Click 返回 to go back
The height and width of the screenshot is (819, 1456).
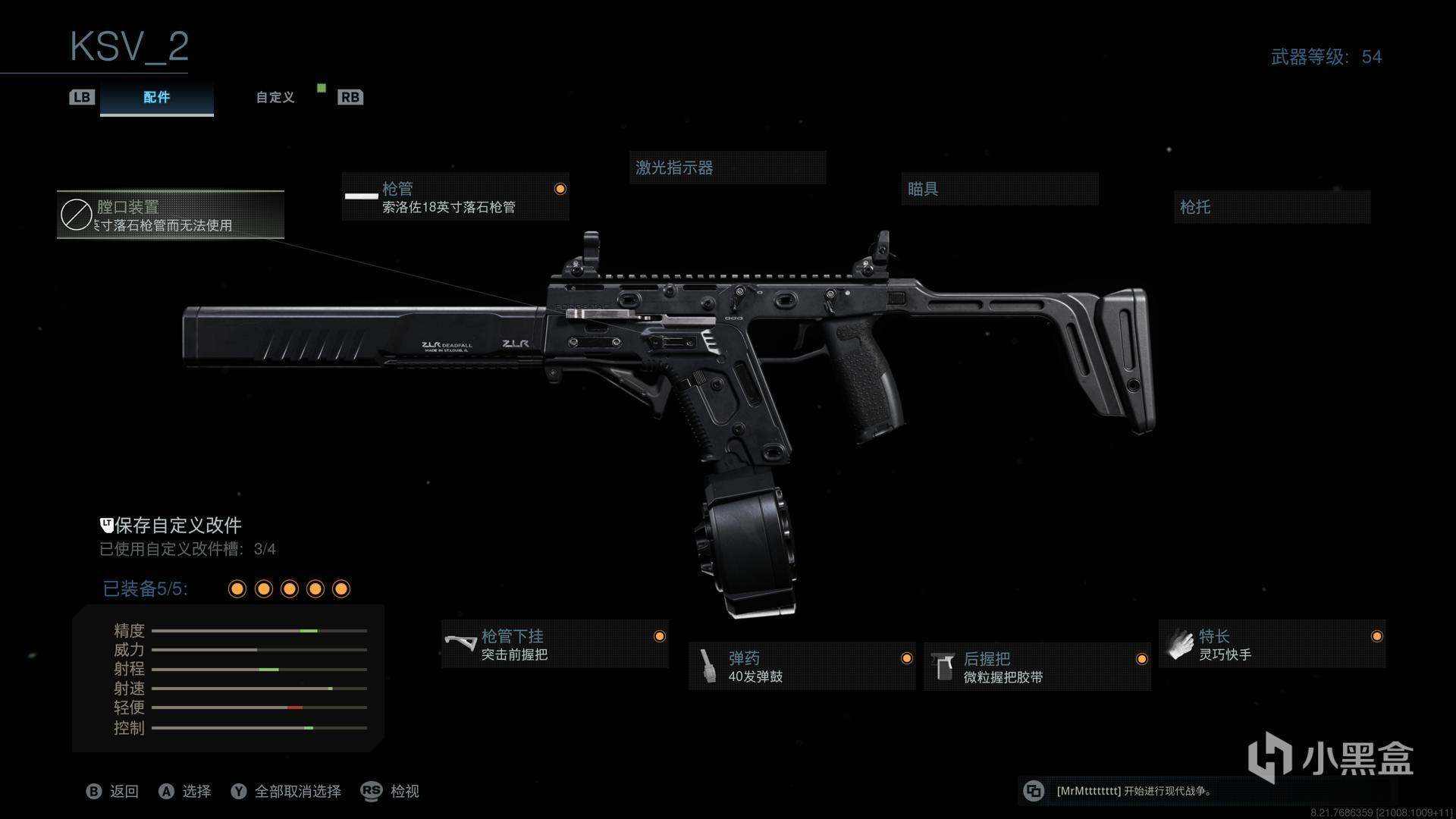[x=113, y=791]
